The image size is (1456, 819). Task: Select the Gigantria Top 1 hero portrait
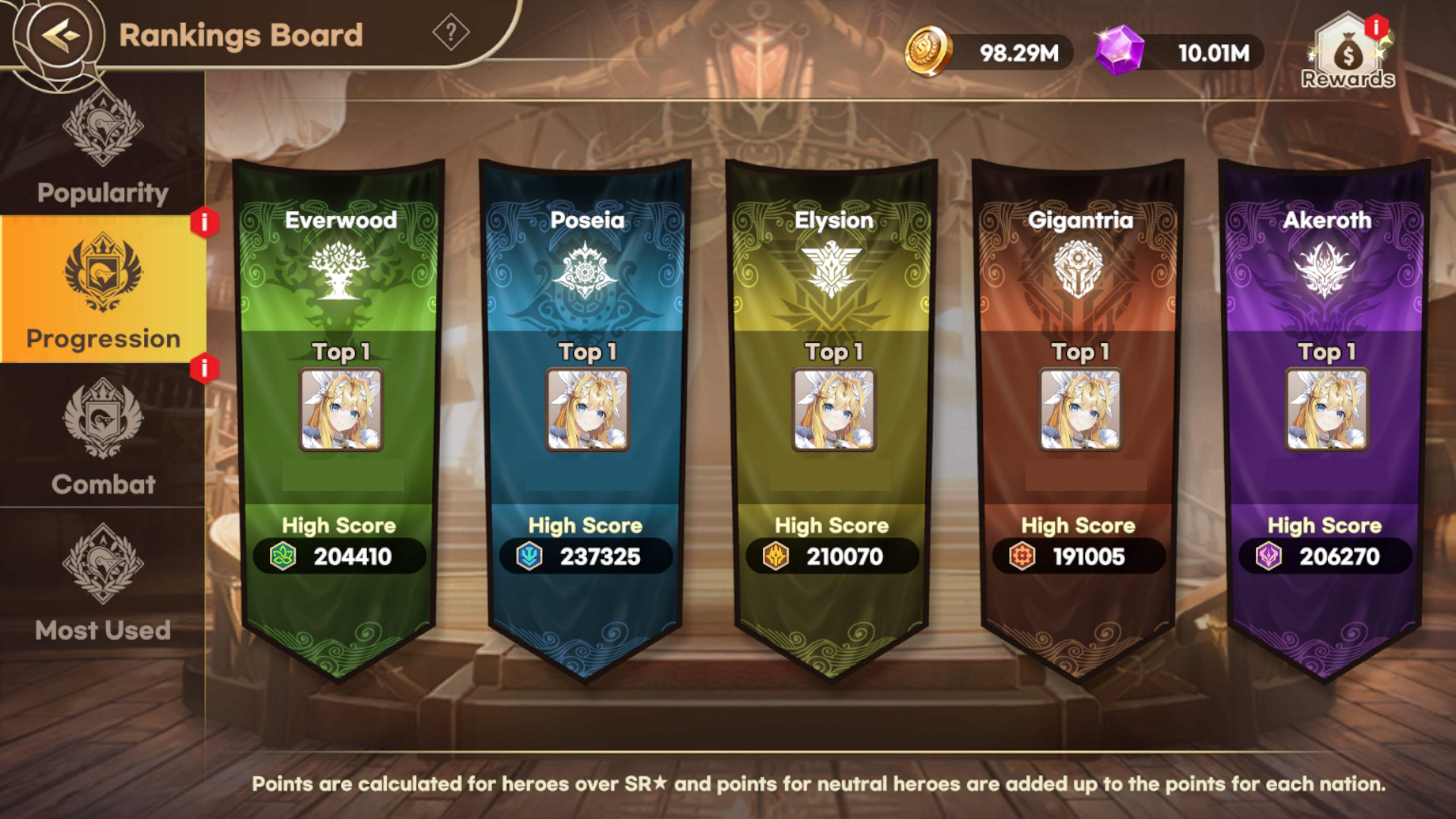point(1080,409)
